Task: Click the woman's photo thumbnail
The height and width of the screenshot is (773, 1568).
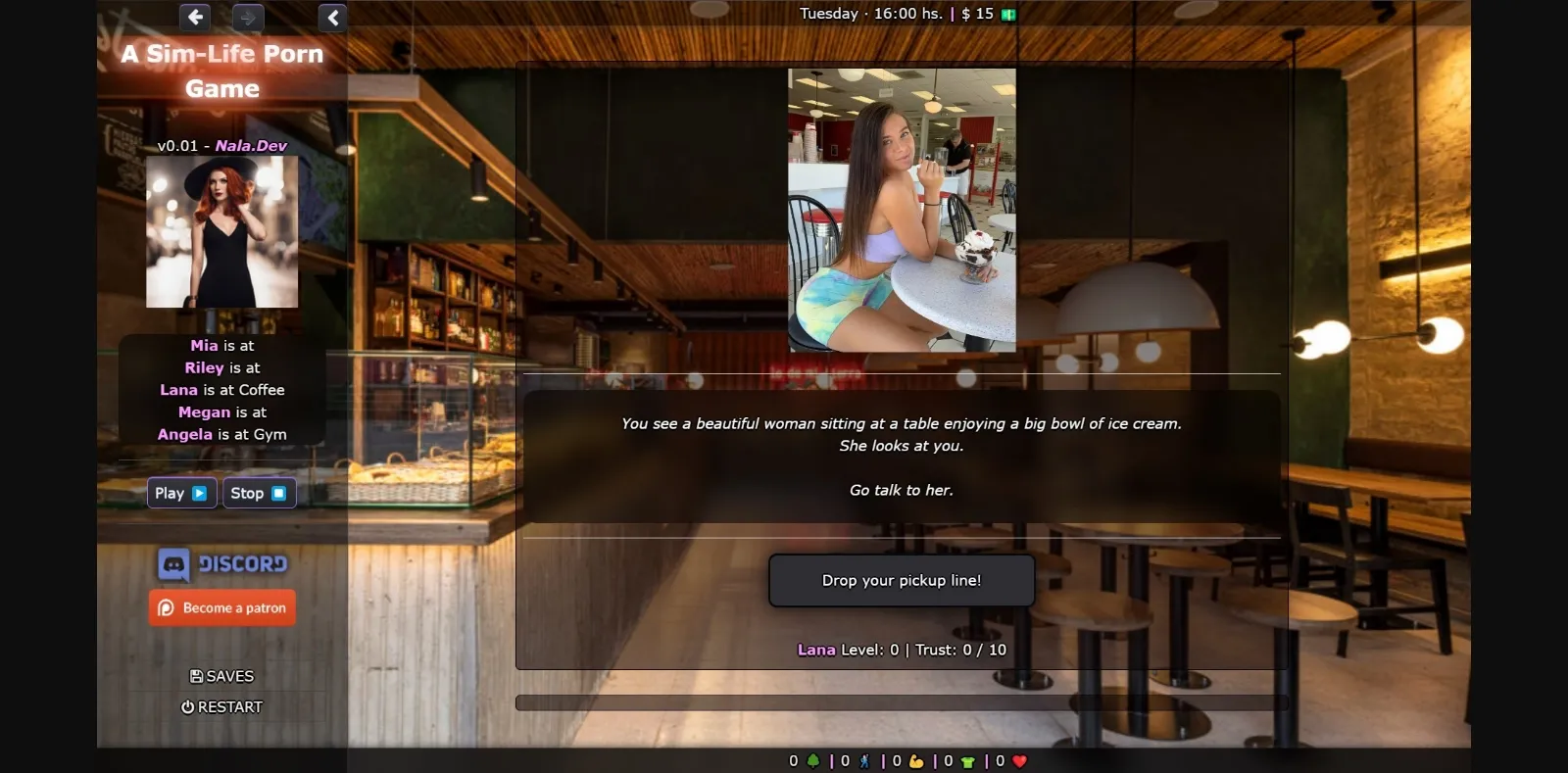Action: coord(901,208)
